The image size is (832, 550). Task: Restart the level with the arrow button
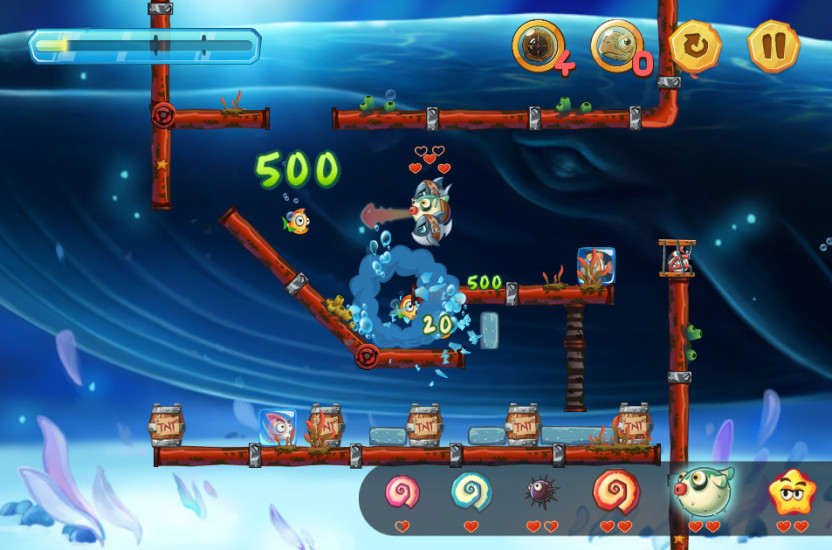coord(694,46)
